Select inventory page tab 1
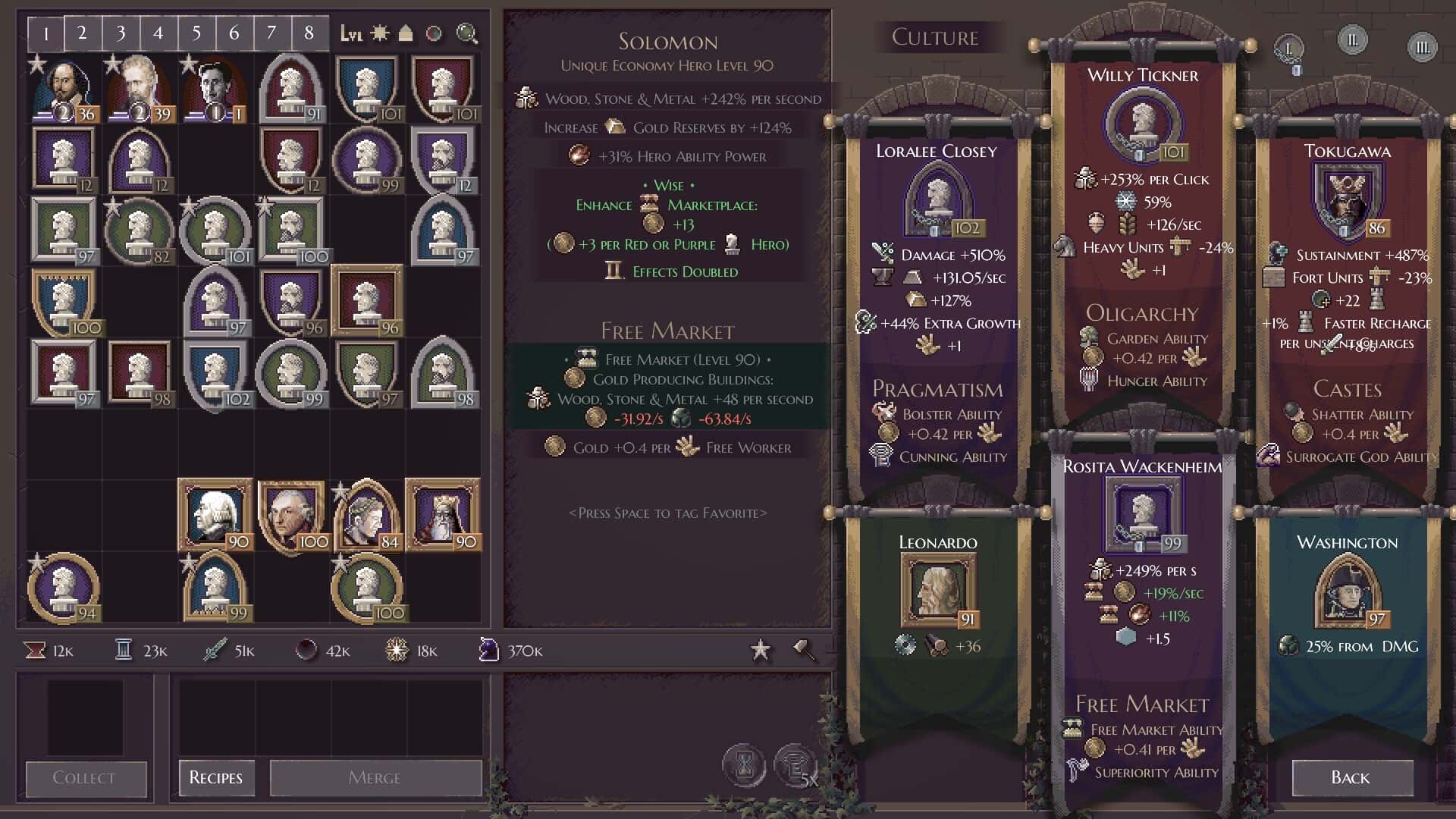Viewport: 1456px width, 819px height. coord(46,33)
